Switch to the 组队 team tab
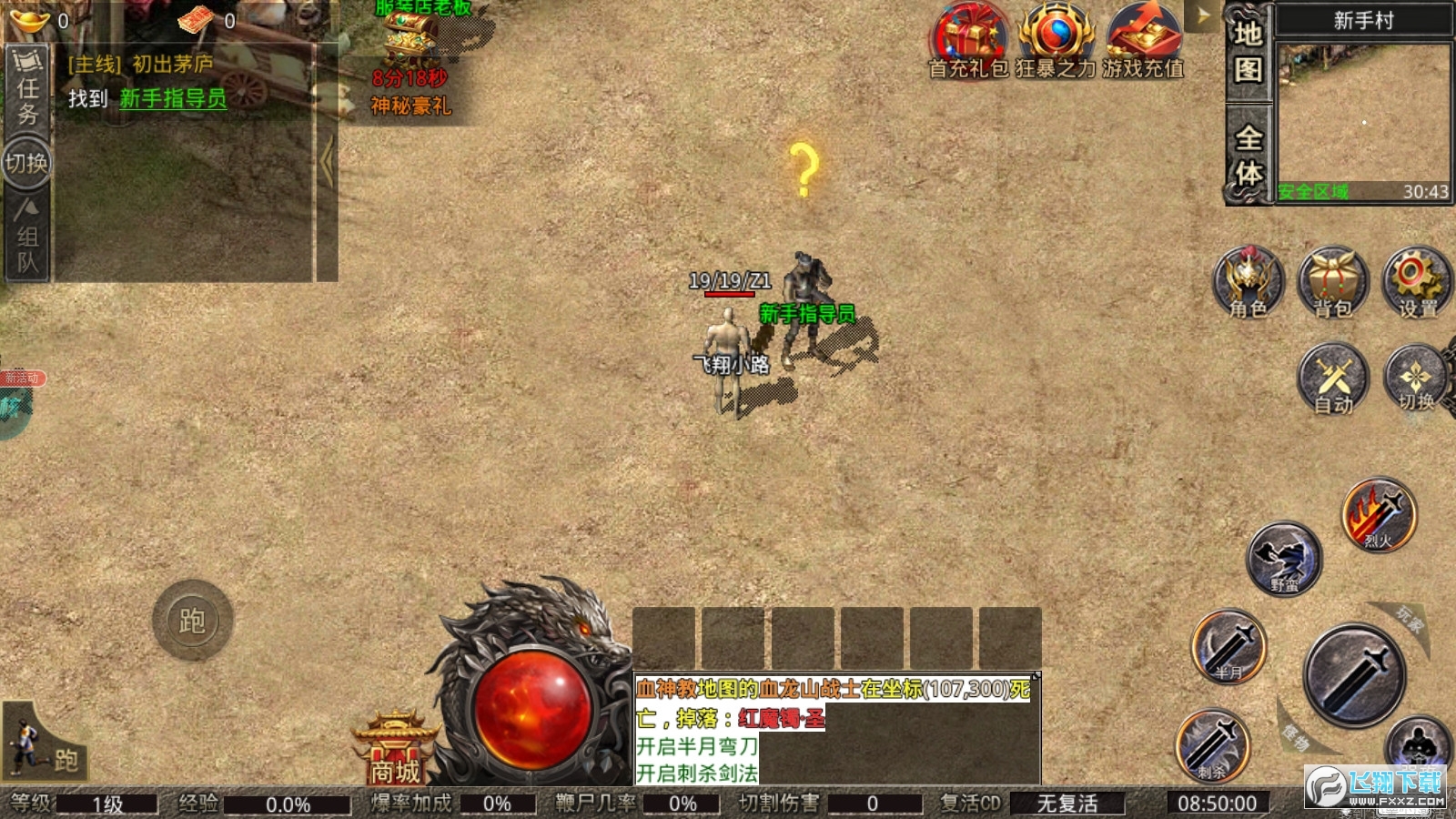The height and width of the screenshot is (819, 1456). click(27, 238)
